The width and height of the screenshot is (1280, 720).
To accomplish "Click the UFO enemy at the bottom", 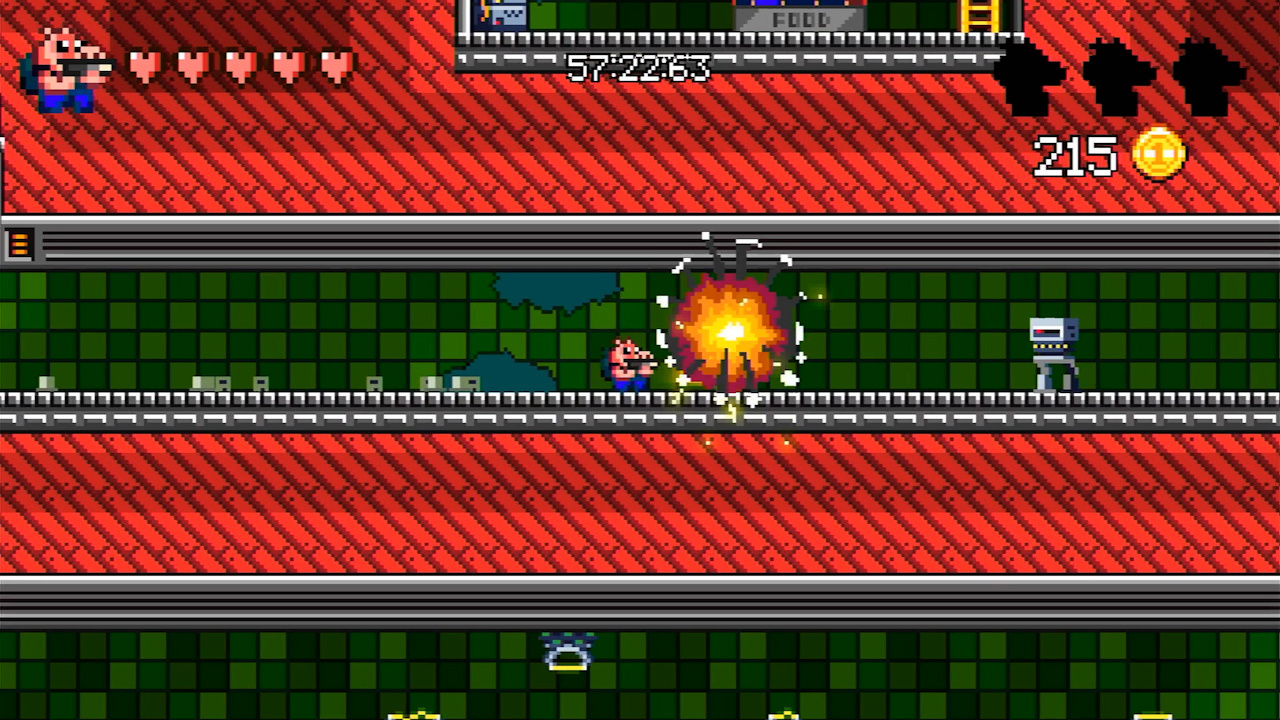I will (x=566, y=650).
